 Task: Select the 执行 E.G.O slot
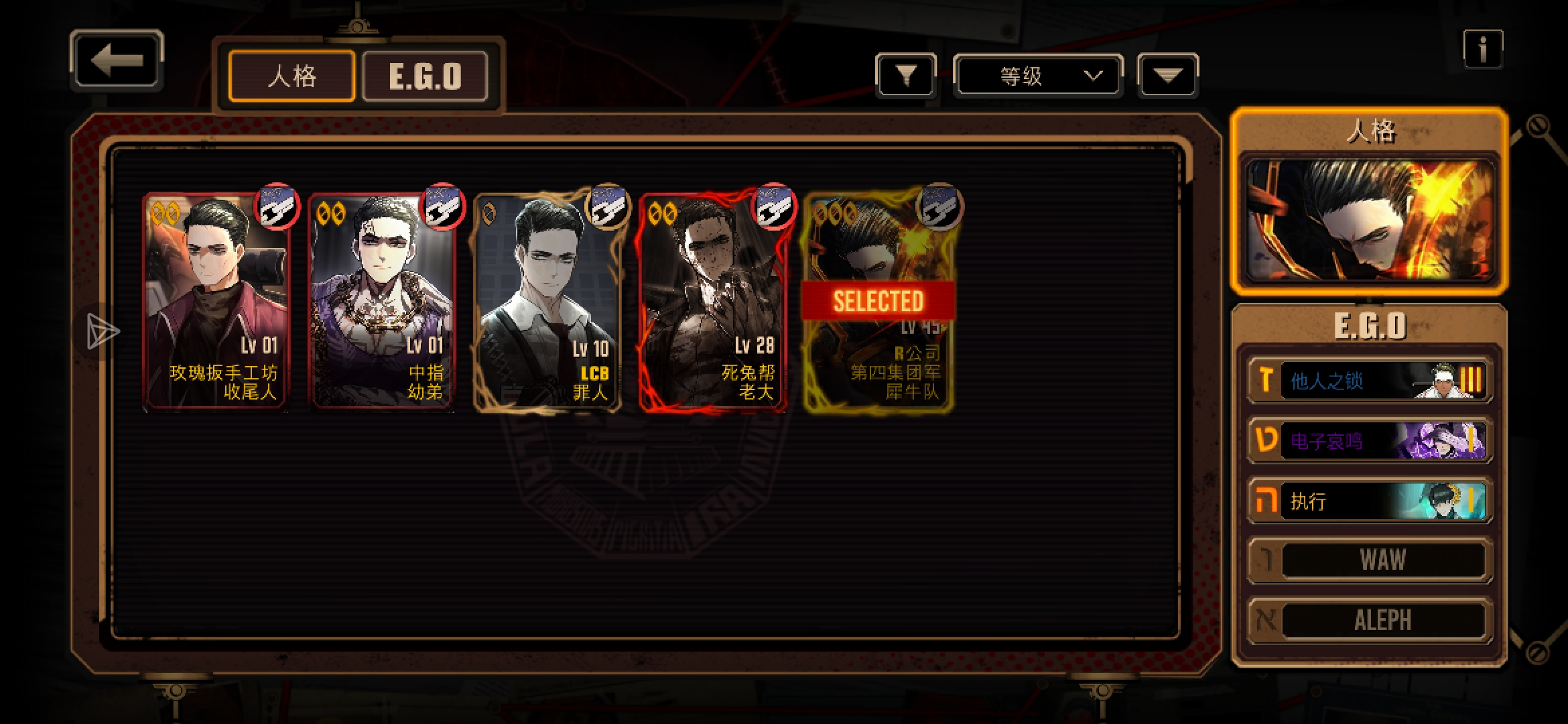[x=1370, y=501]
